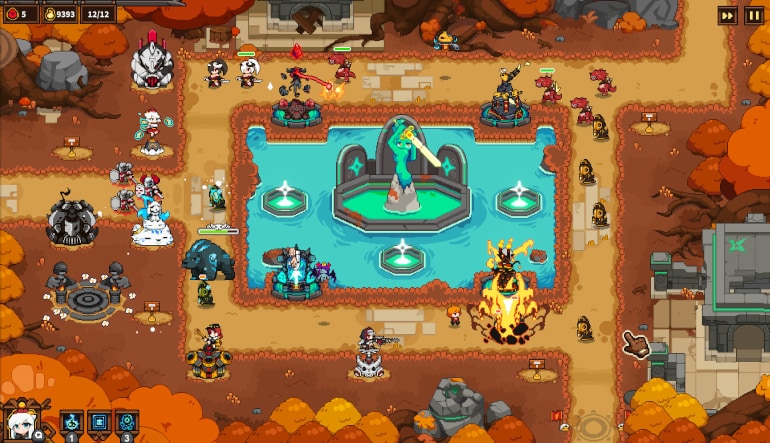
Task: Select the white-haired hero portrait
Action: click(x=20, y=424)
